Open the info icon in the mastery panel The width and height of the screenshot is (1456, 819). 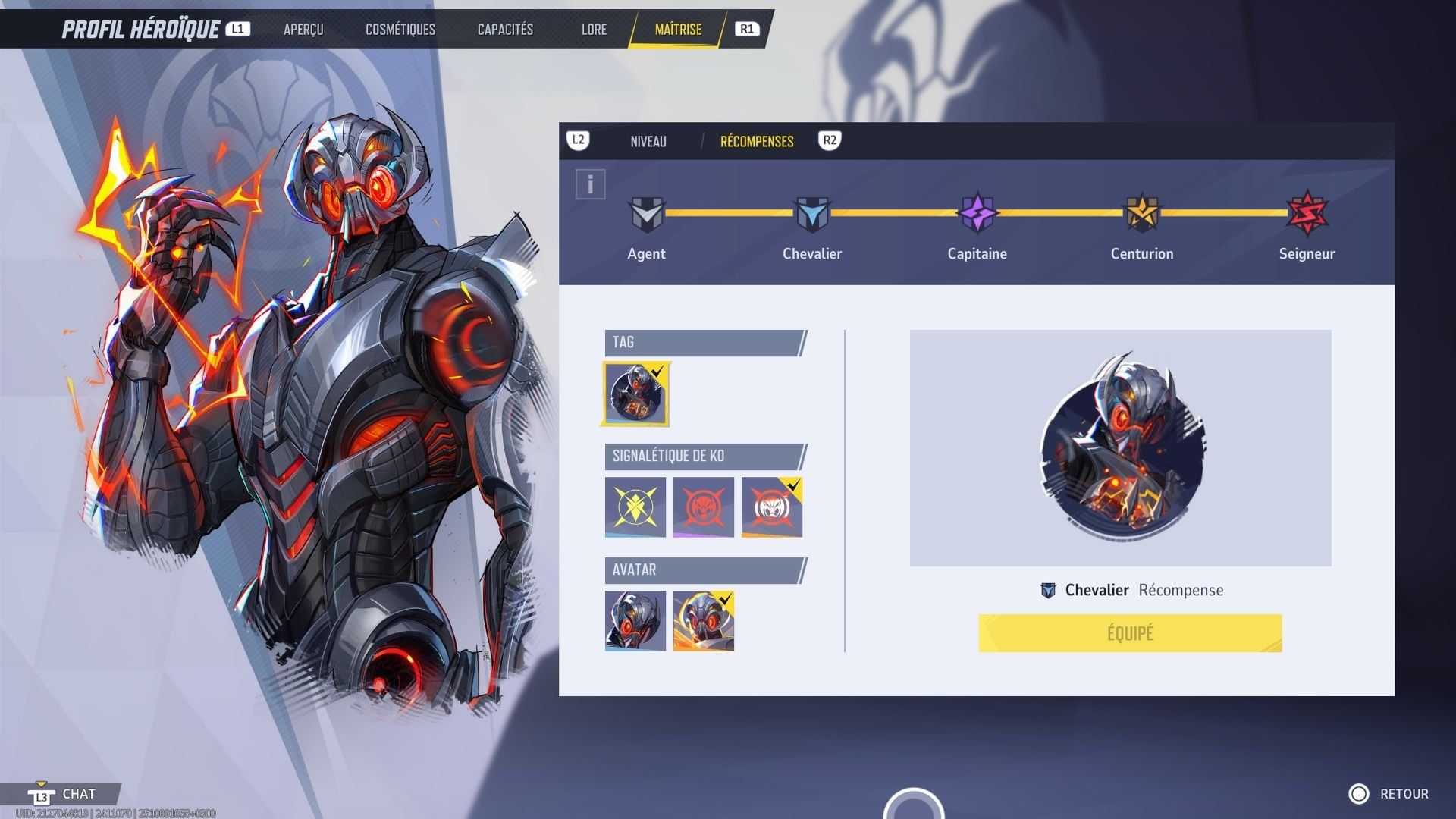(x=590, y=184)
